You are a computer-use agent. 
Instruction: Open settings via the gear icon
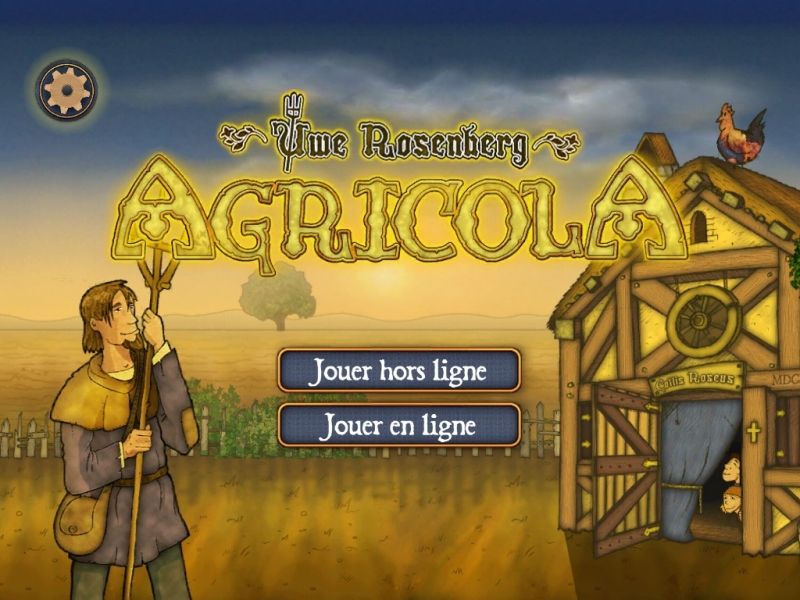coord(68,89)
